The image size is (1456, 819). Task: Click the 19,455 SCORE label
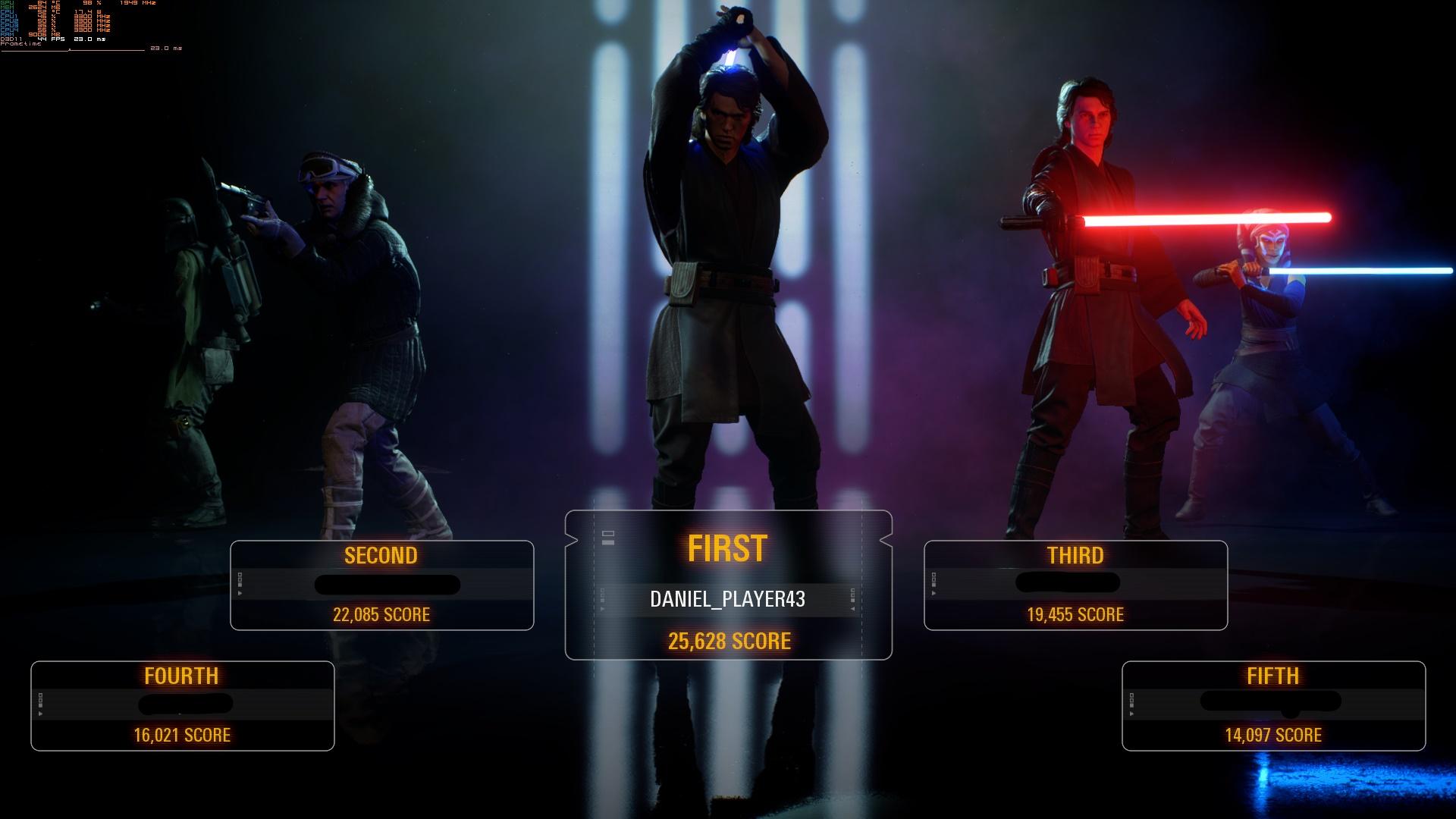[1074, 615]
